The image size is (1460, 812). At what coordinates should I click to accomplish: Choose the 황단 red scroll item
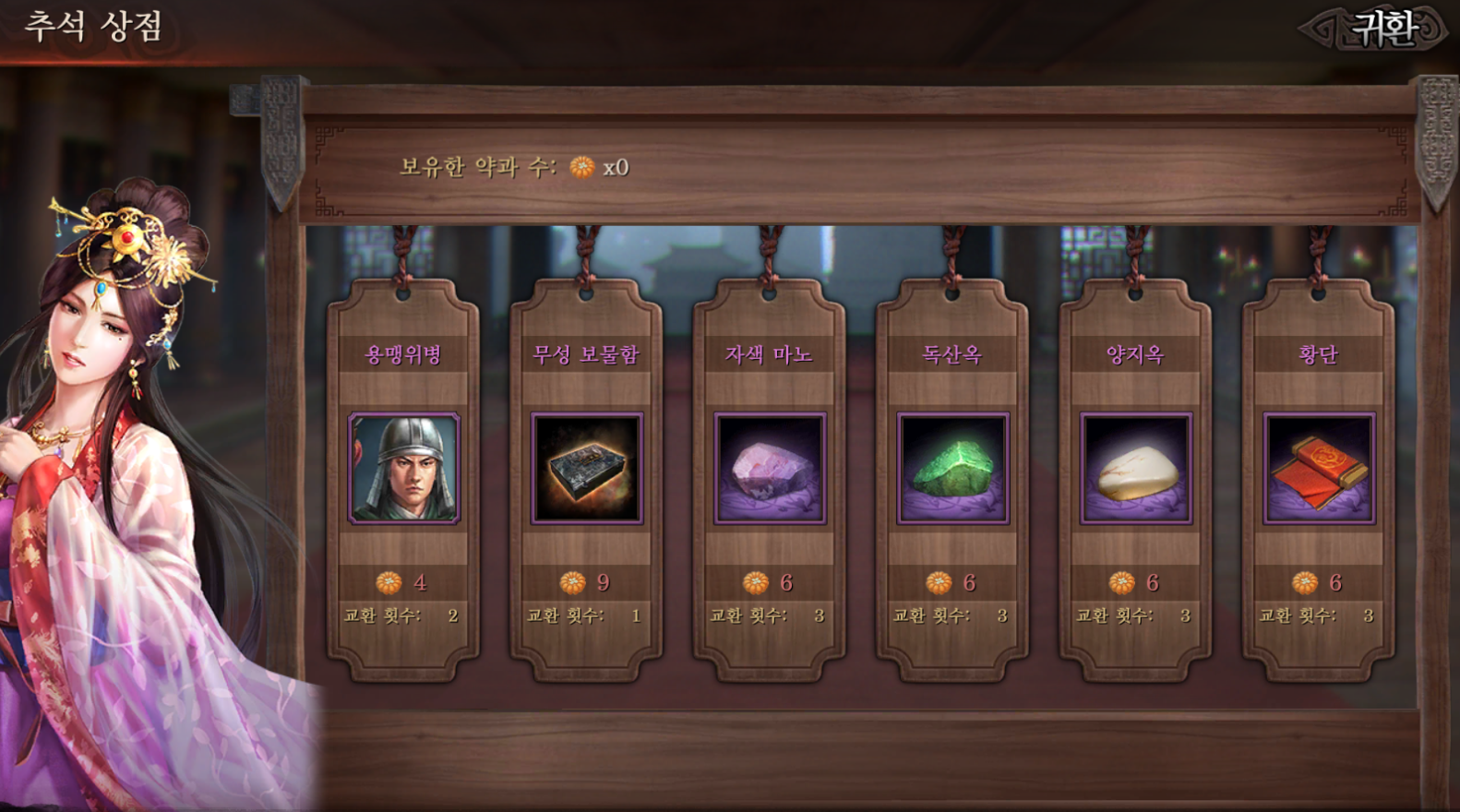tap(1318, 469)
